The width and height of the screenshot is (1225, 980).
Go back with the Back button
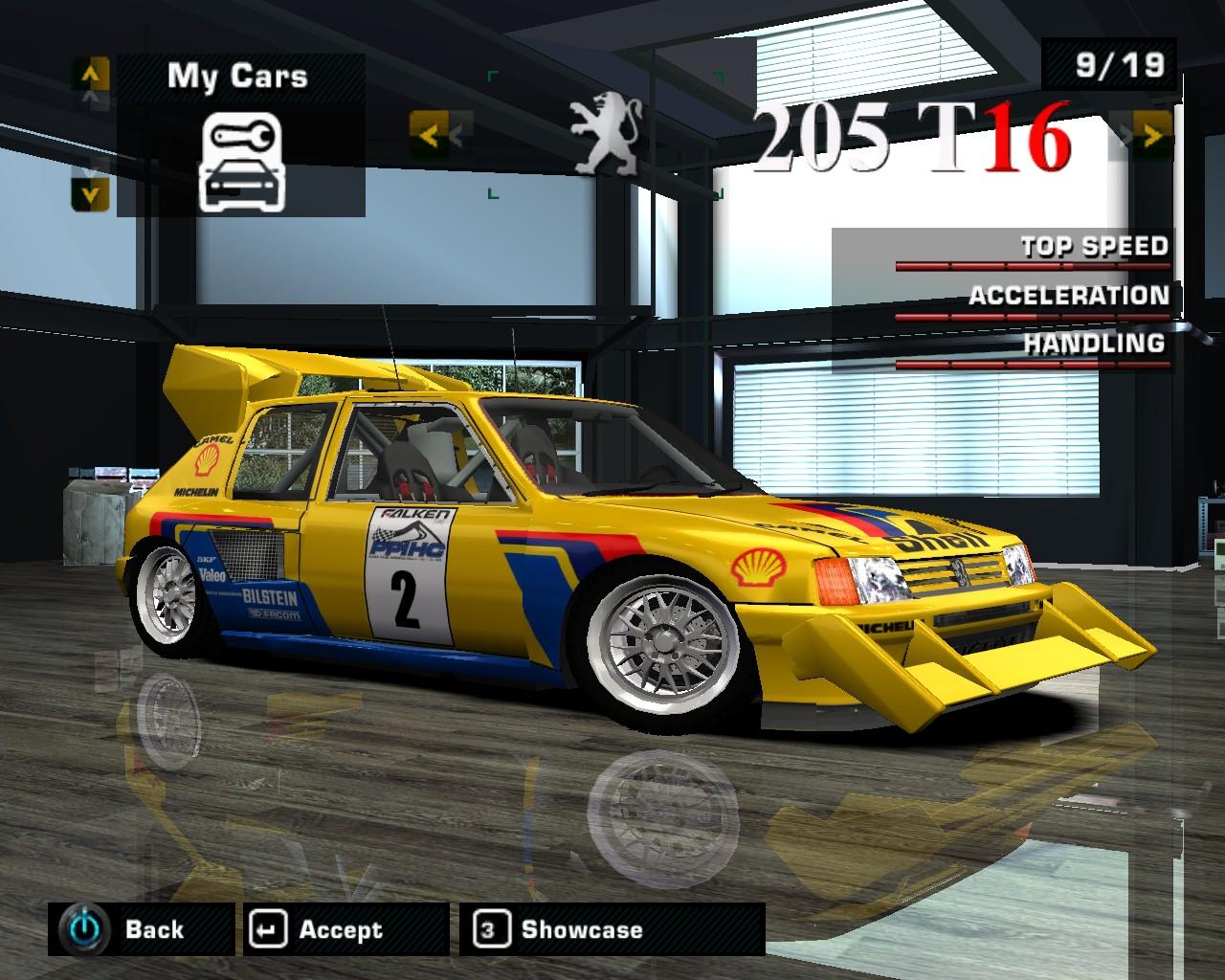(x=141, y=929)
